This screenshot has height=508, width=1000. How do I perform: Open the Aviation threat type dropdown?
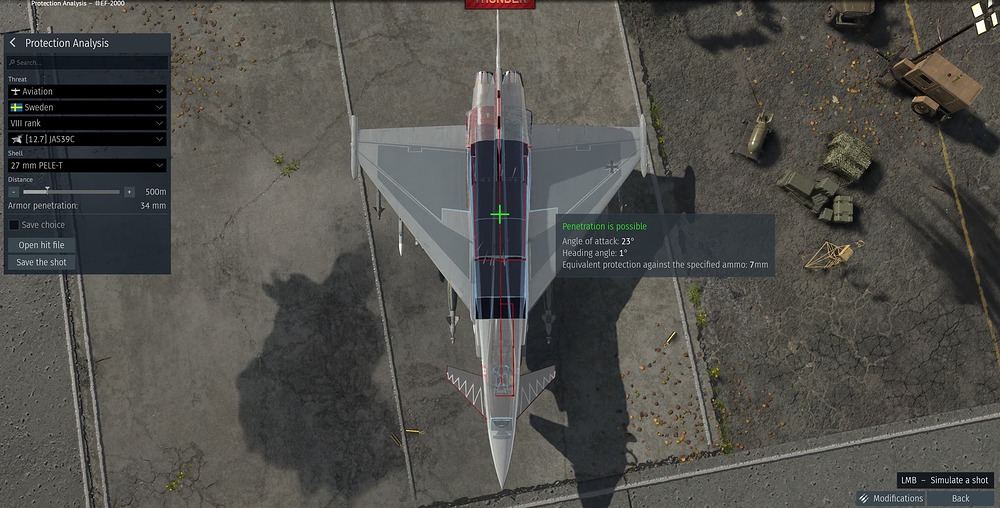pos(86,91)
